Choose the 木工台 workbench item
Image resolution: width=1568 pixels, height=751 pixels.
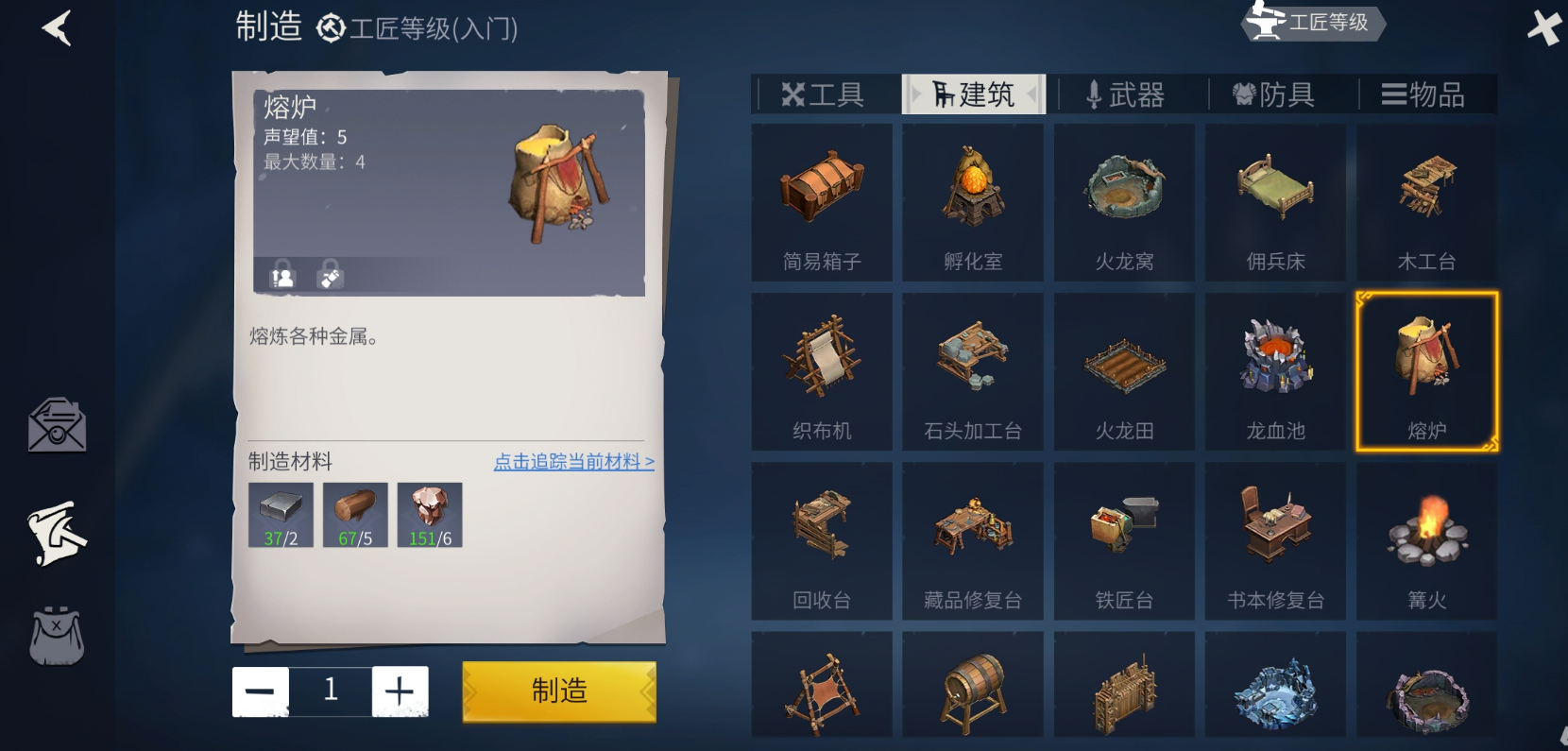click(1426, 201)
